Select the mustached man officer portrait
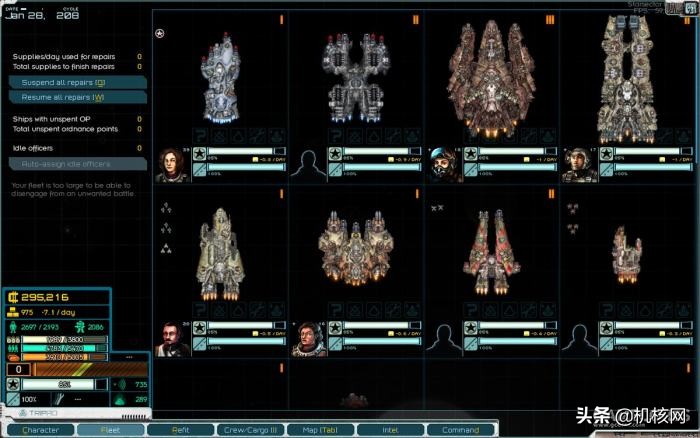This screenshot has width=700, height=438. click(171, 338)
